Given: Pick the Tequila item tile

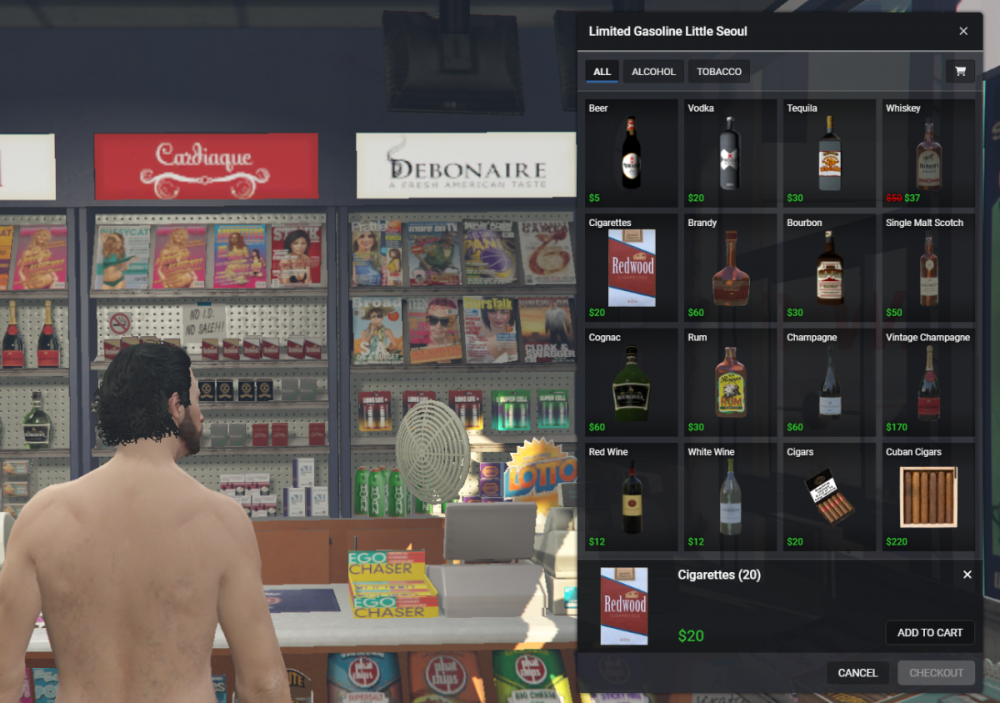Looking at the screenshot, I should tap(829, 153).
